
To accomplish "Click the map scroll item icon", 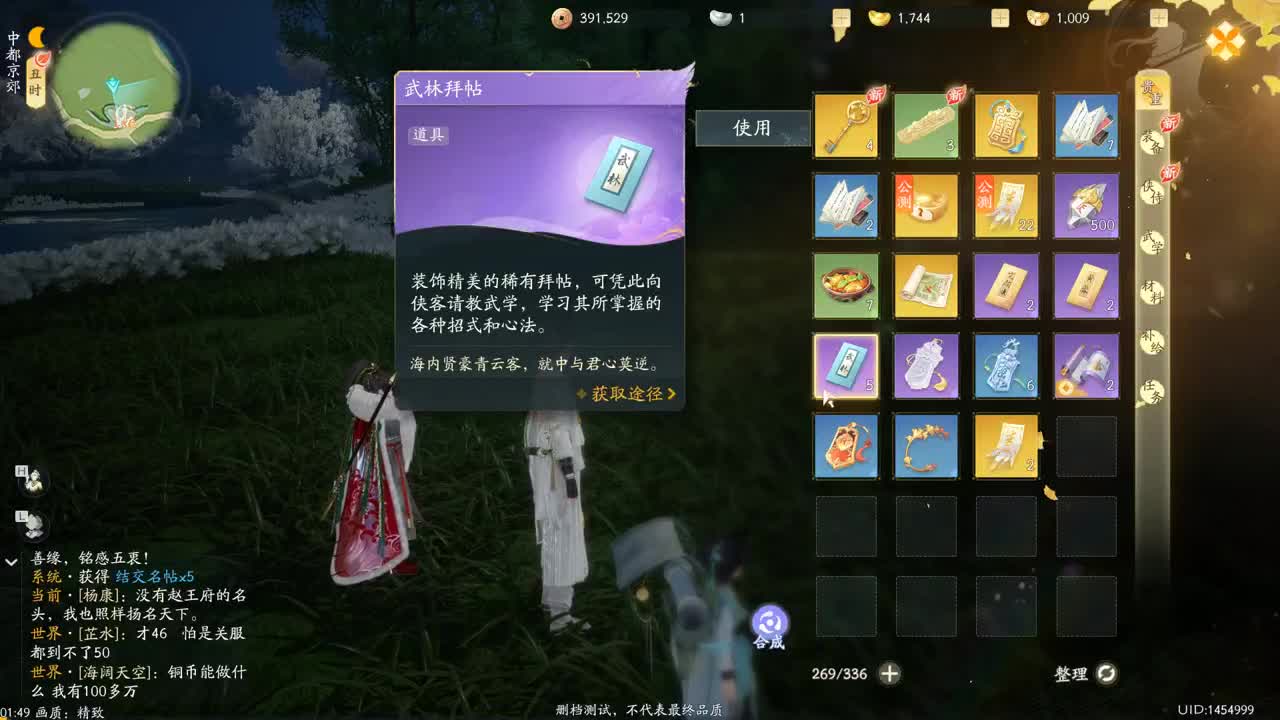I will tap(925, 287).
